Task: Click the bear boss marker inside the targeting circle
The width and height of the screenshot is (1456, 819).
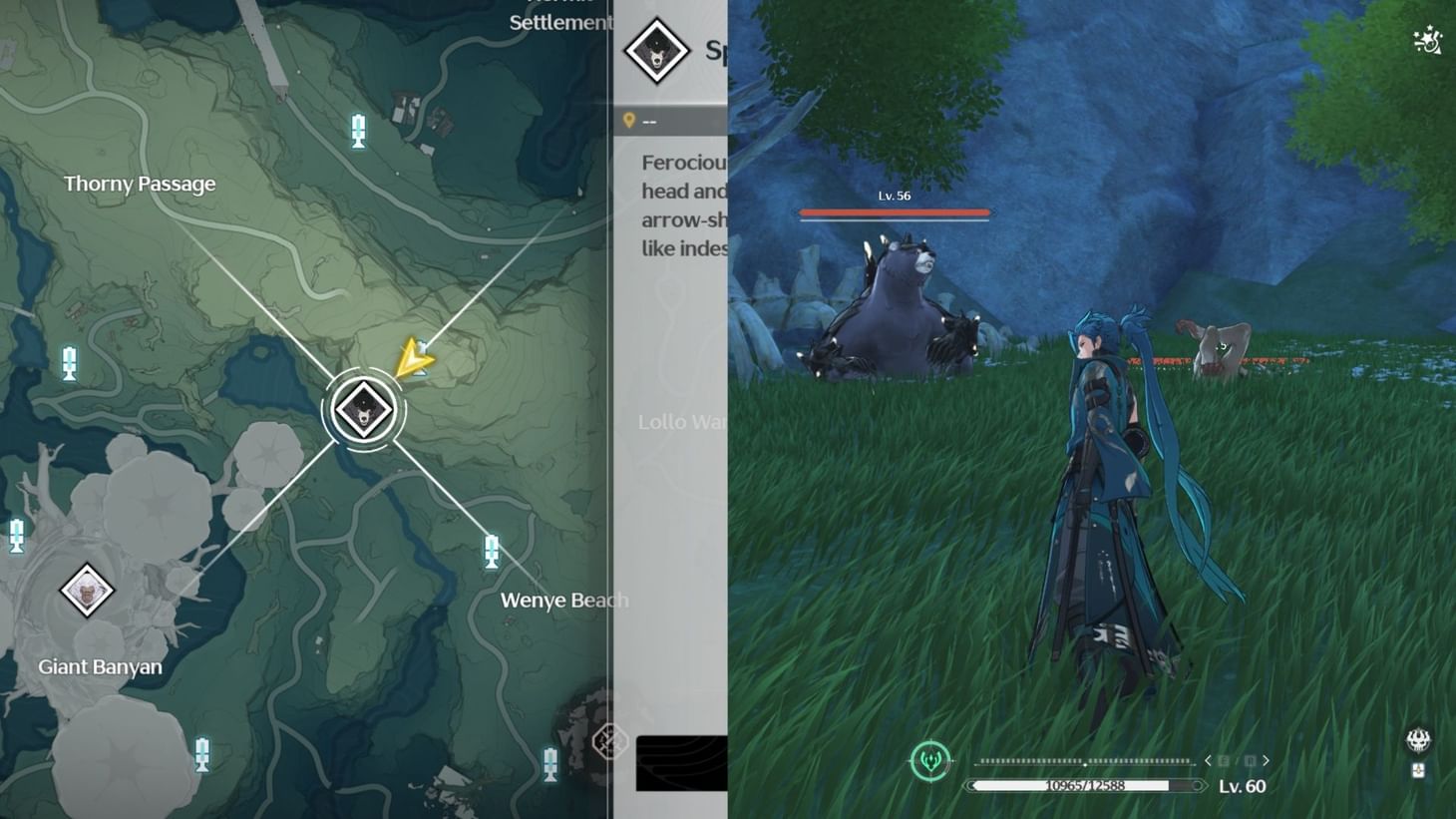Action: (x=365, y=407)
